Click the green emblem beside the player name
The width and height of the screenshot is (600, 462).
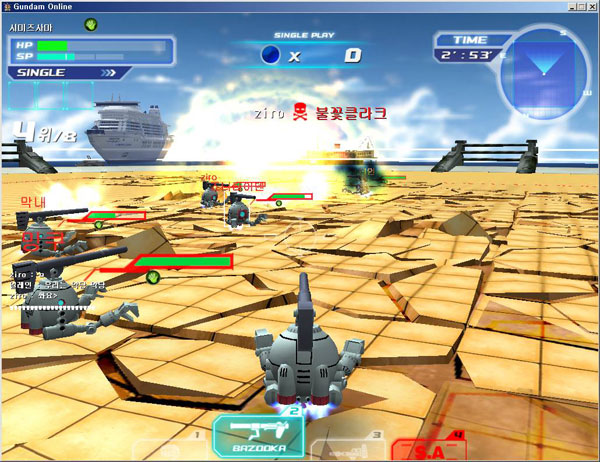pos(89,23)
